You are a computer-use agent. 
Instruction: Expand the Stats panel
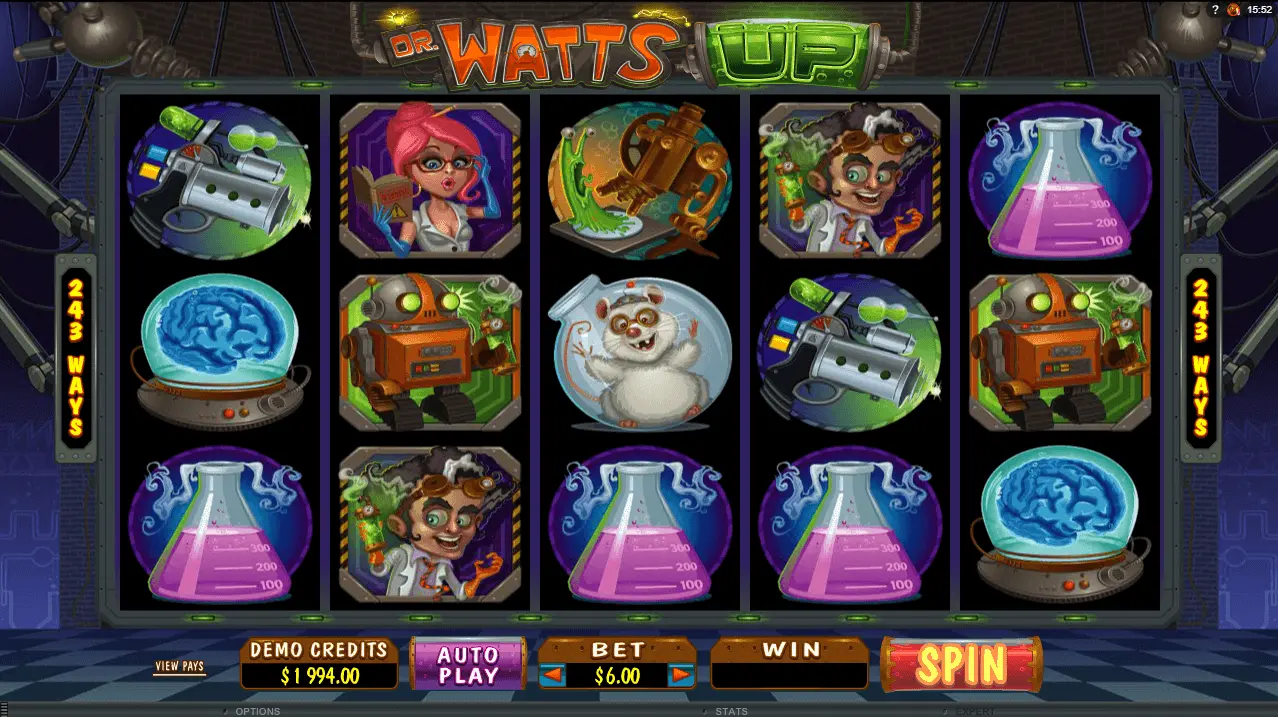coord(730,712)
